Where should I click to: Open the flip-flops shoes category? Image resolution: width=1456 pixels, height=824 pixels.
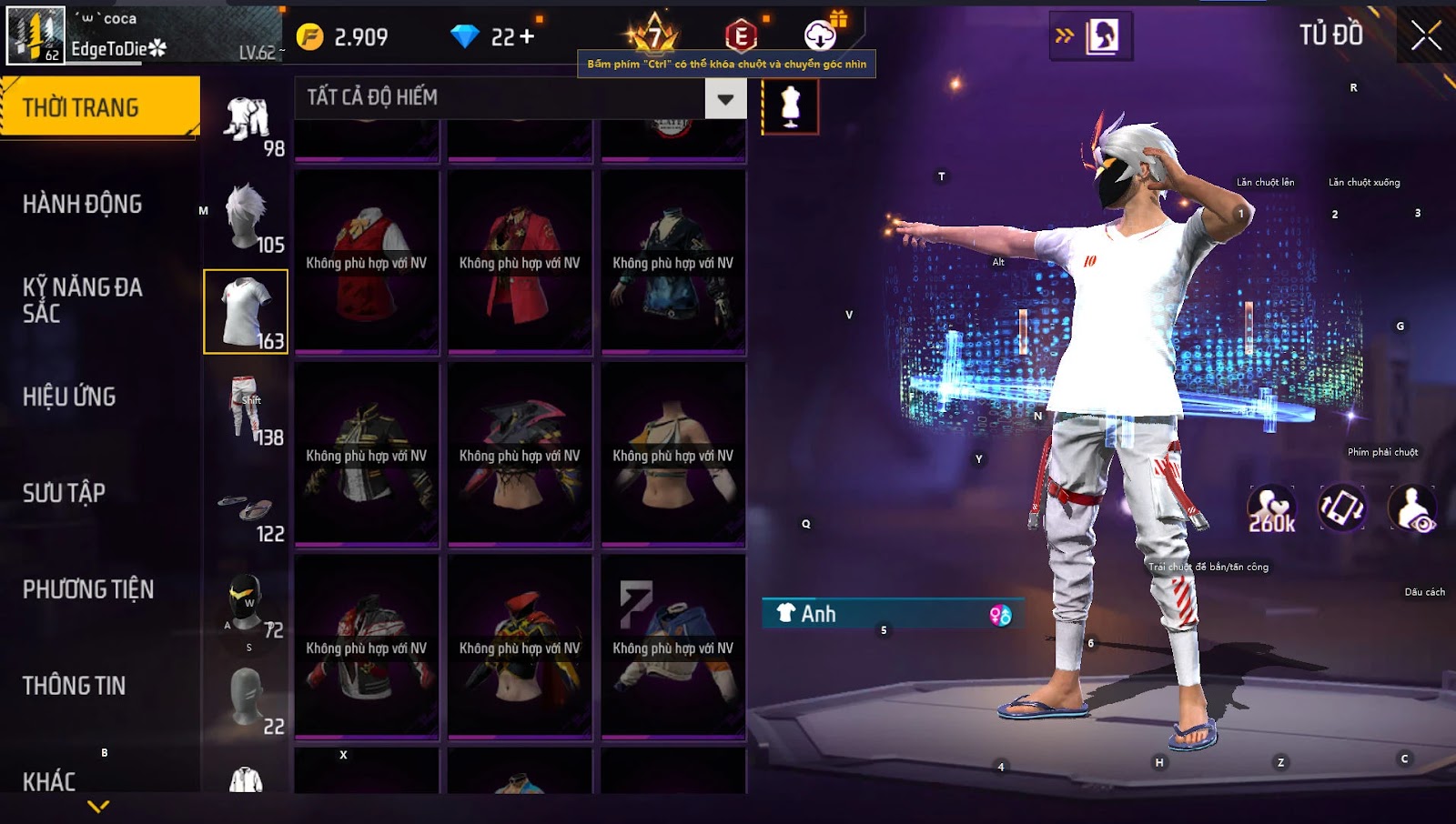(246, 507)
